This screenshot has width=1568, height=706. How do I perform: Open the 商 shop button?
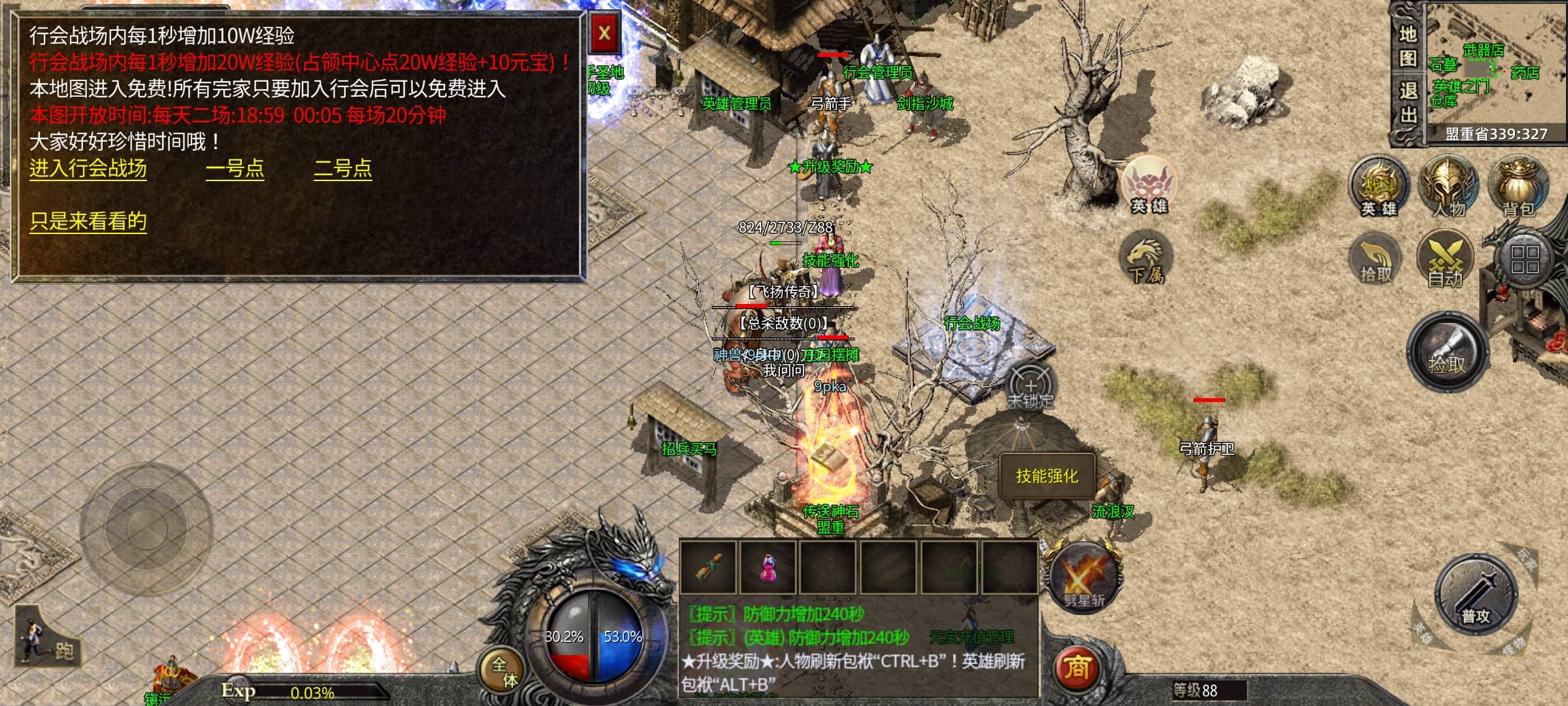point(1077,668)
